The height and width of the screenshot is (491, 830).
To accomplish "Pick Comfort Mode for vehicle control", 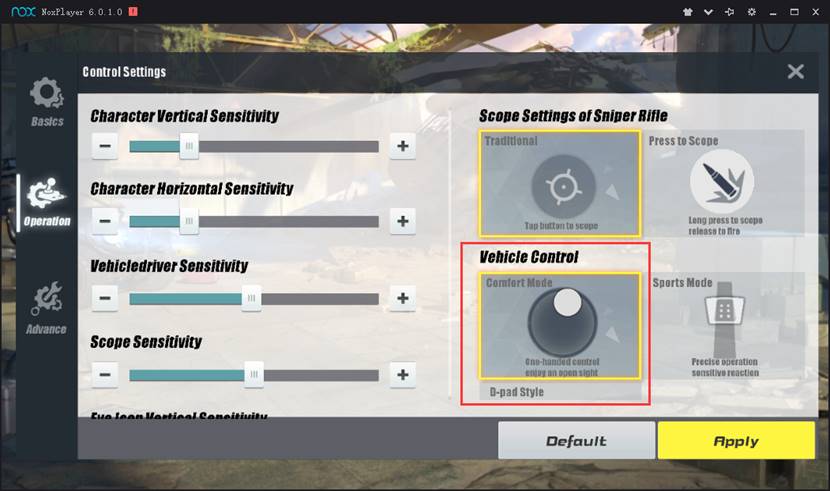I will point(560,326).
